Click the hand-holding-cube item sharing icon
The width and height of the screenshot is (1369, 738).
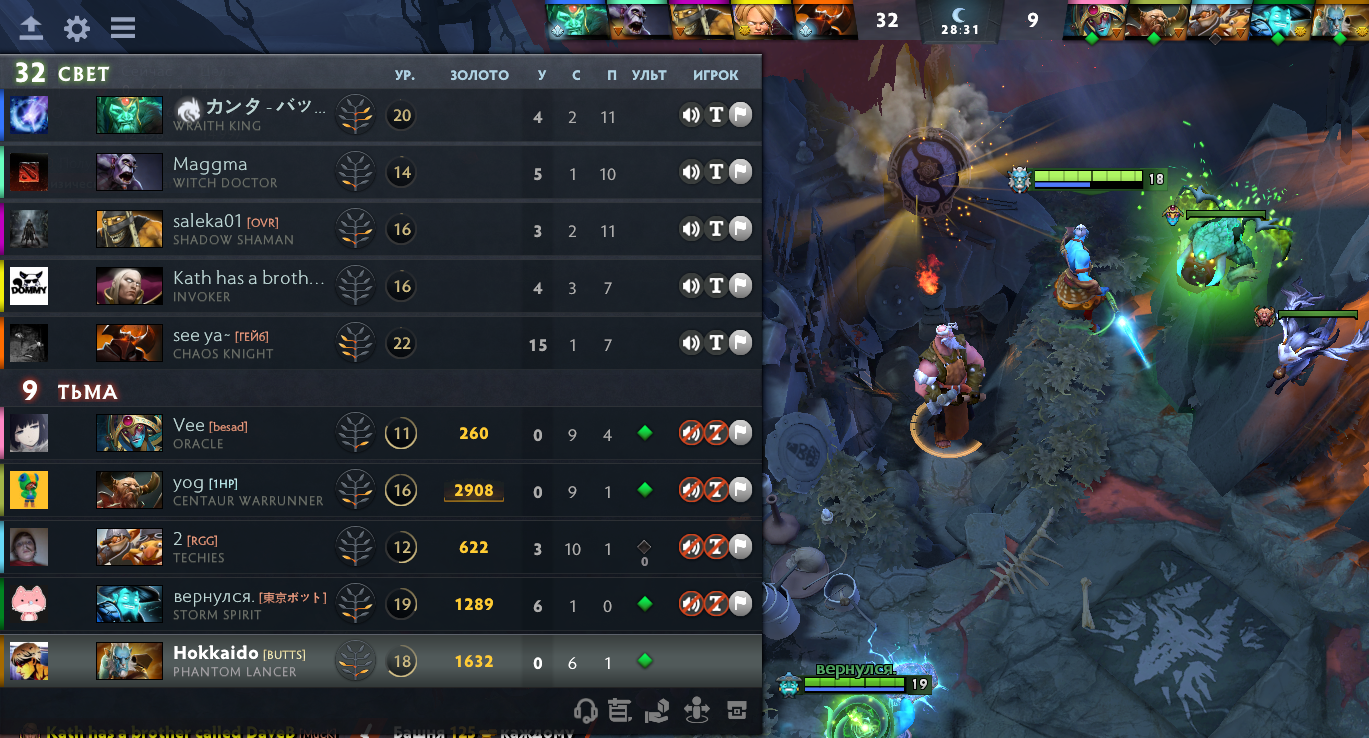(657, 711)
